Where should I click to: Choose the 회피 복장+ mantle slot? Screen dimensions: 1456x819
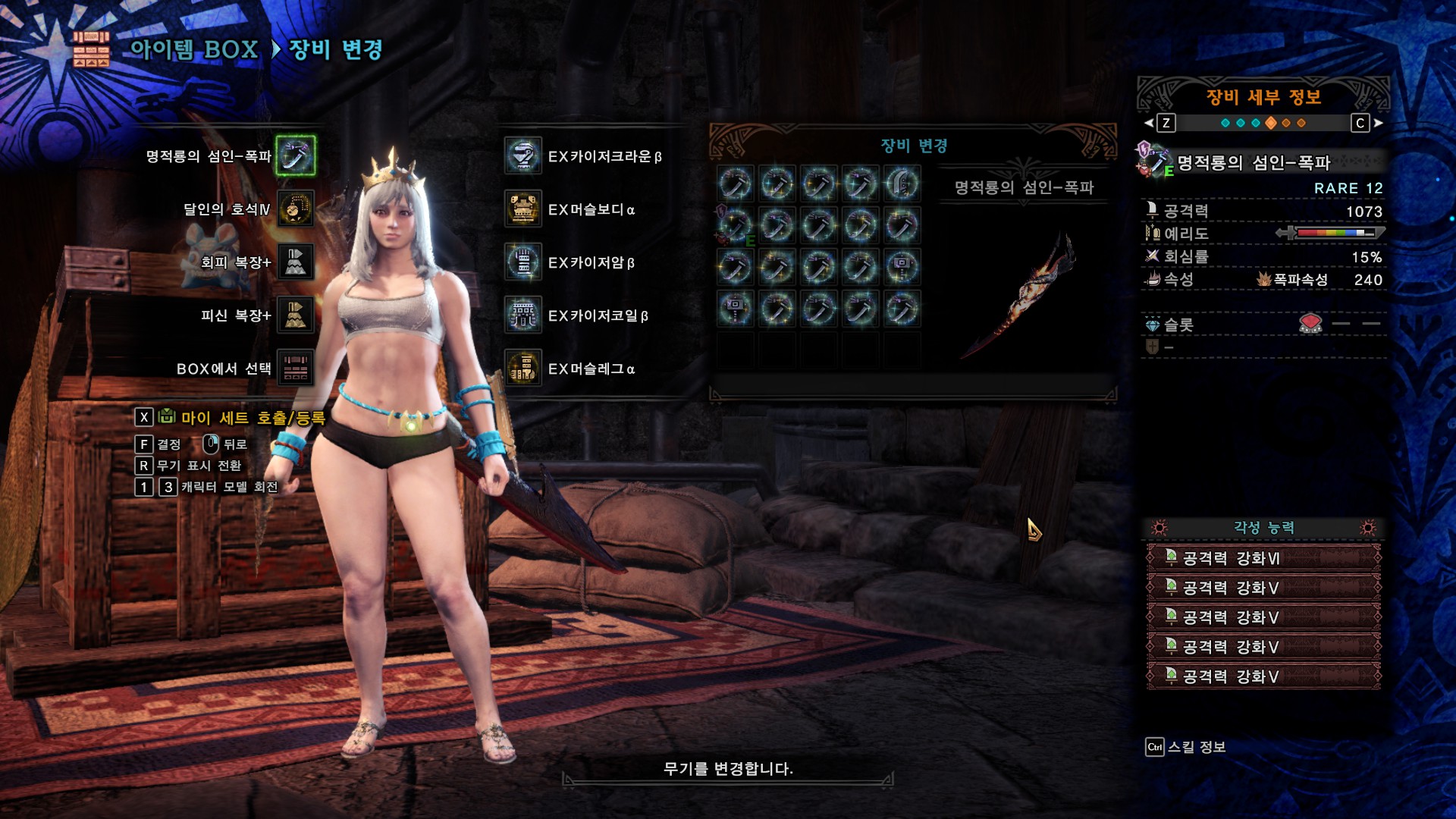(295, 262)
